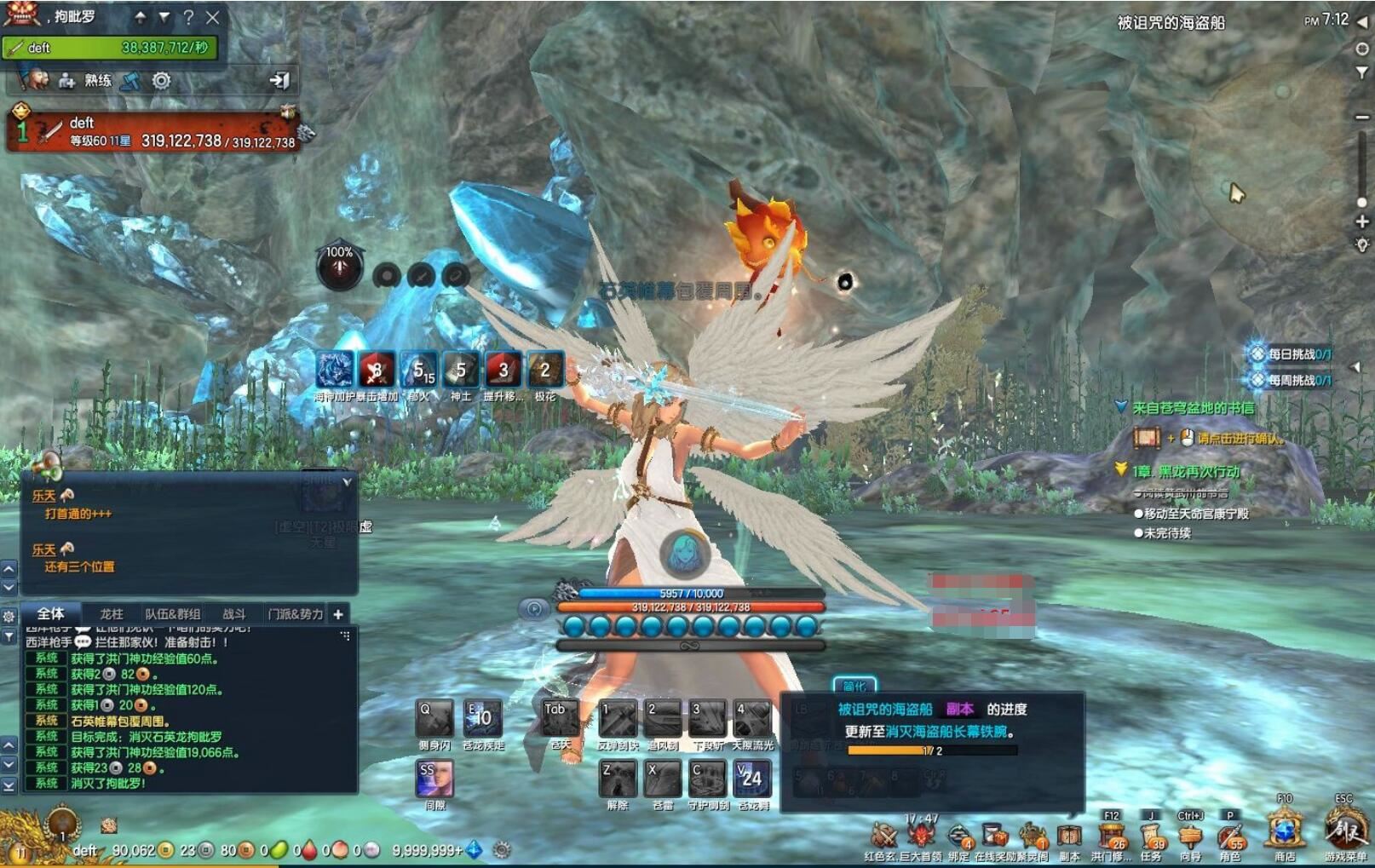Screen dimensions: 1375x868
Task: Switch to the 全体 chat tab
Action: point(51,613)
